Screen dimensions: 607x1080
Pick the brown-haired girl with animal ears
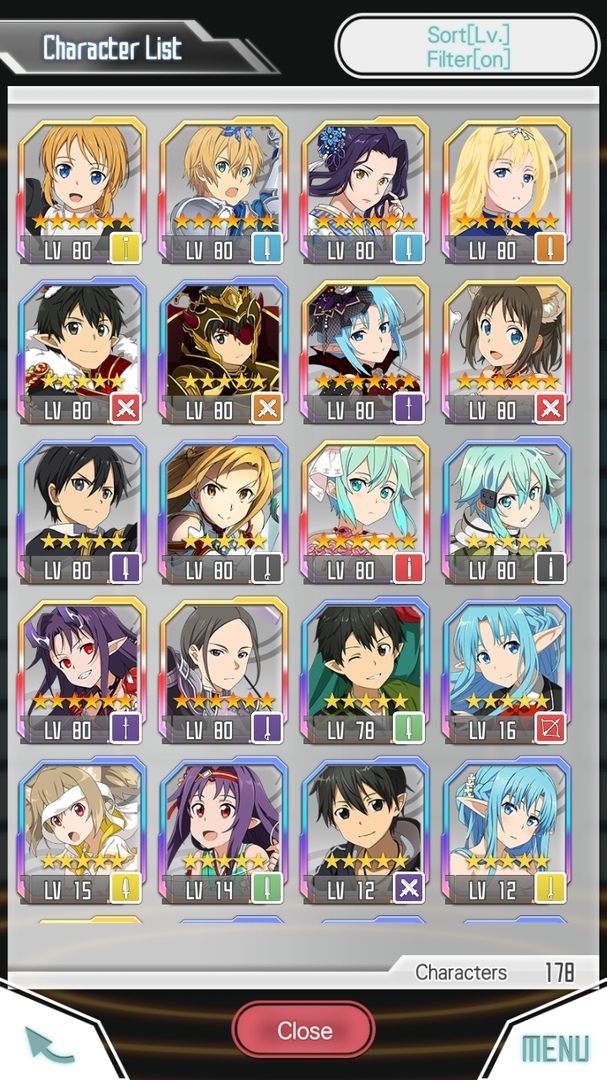pos(507,352)
